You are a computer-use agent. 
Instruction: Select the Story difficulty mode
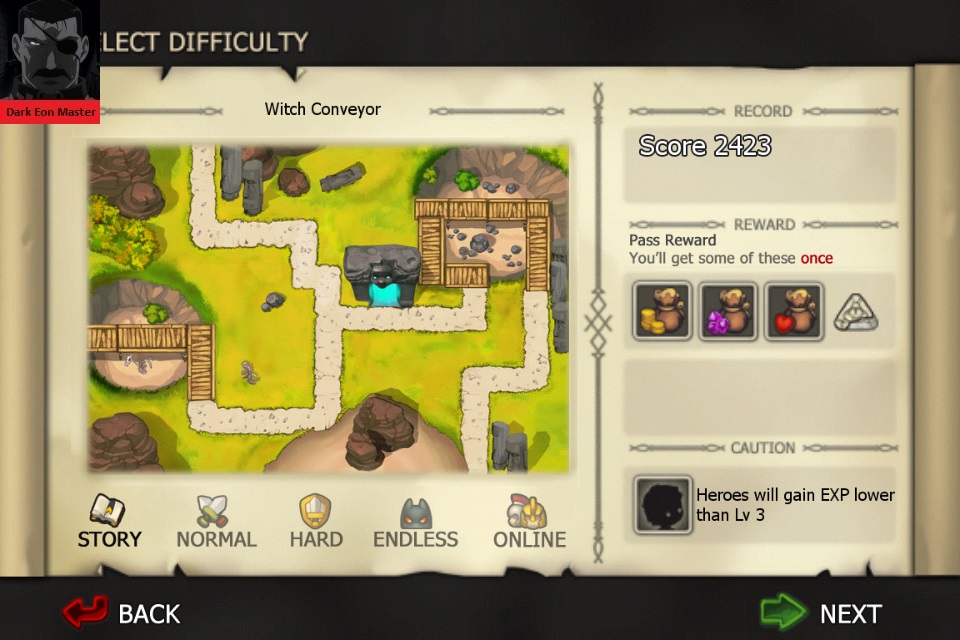click(x=109, y=522)
